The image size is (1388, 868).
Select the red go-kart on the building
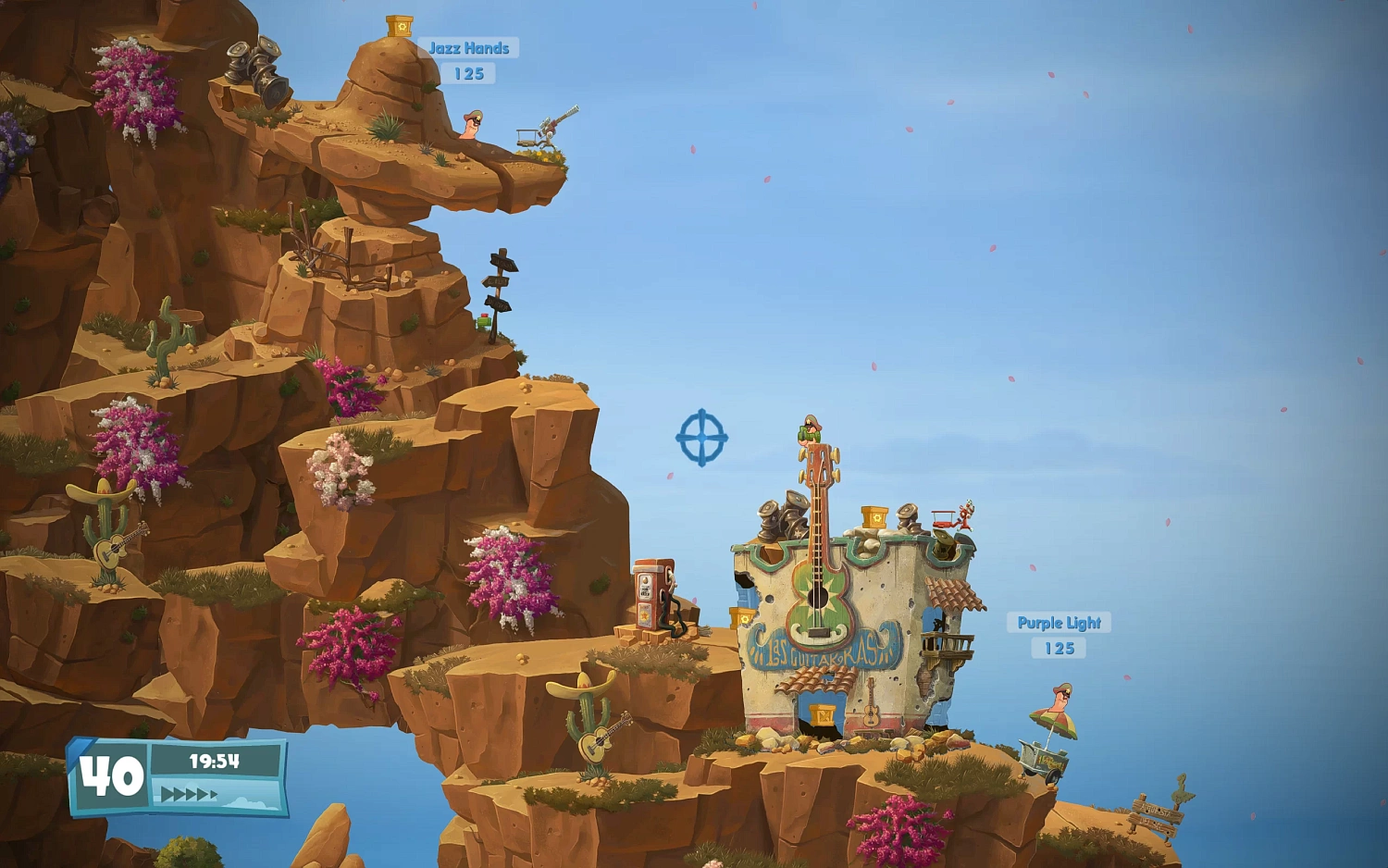coord(946,520)
